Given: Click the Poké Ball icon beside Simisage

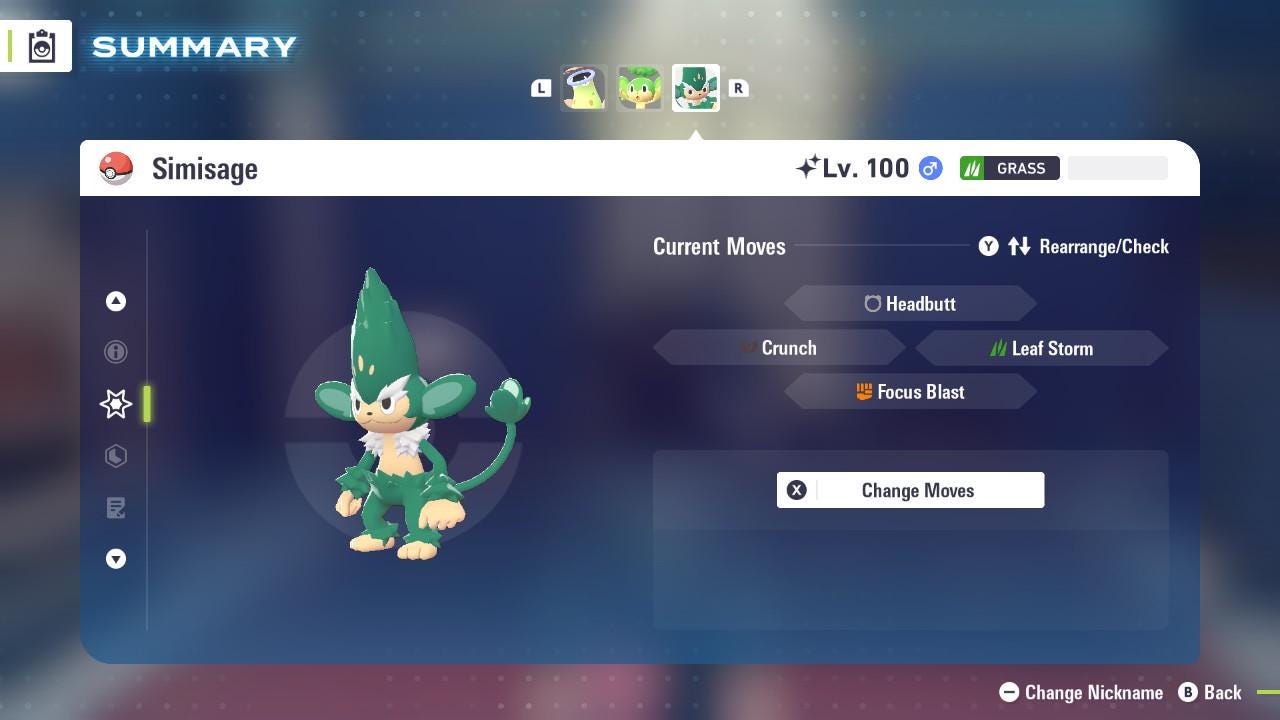Looking at the screenshot, I should tap(116, 168).
